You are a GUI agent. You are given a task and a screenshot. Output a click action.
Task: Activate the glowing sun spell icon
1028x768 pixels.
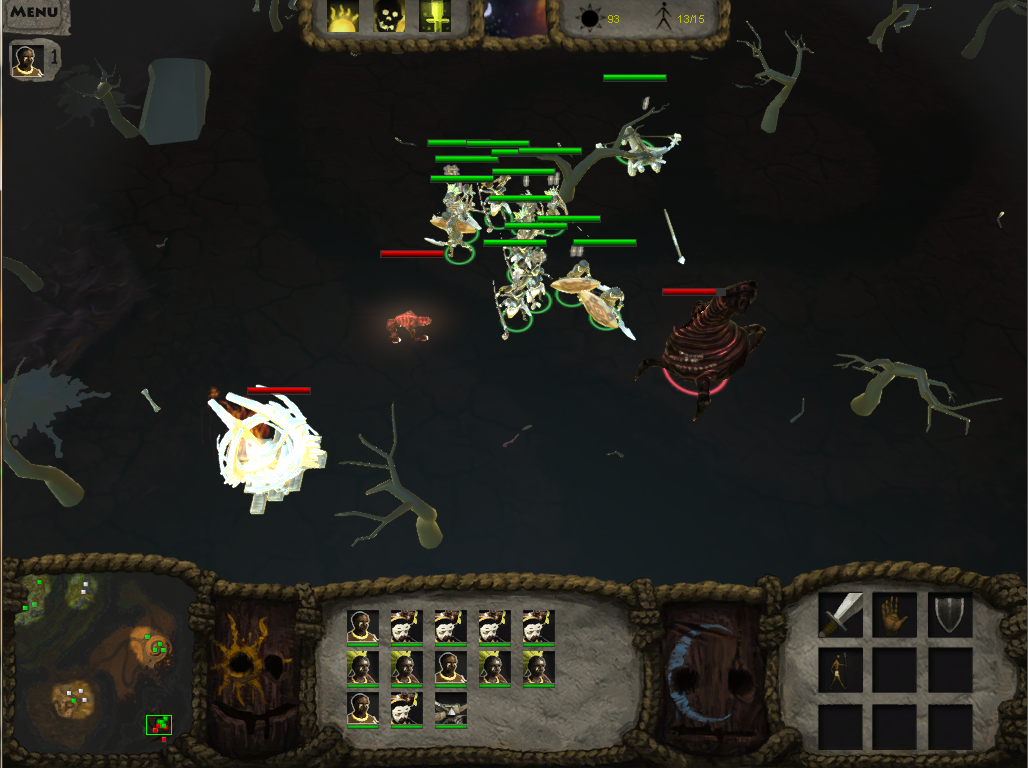tap(344, 16)
